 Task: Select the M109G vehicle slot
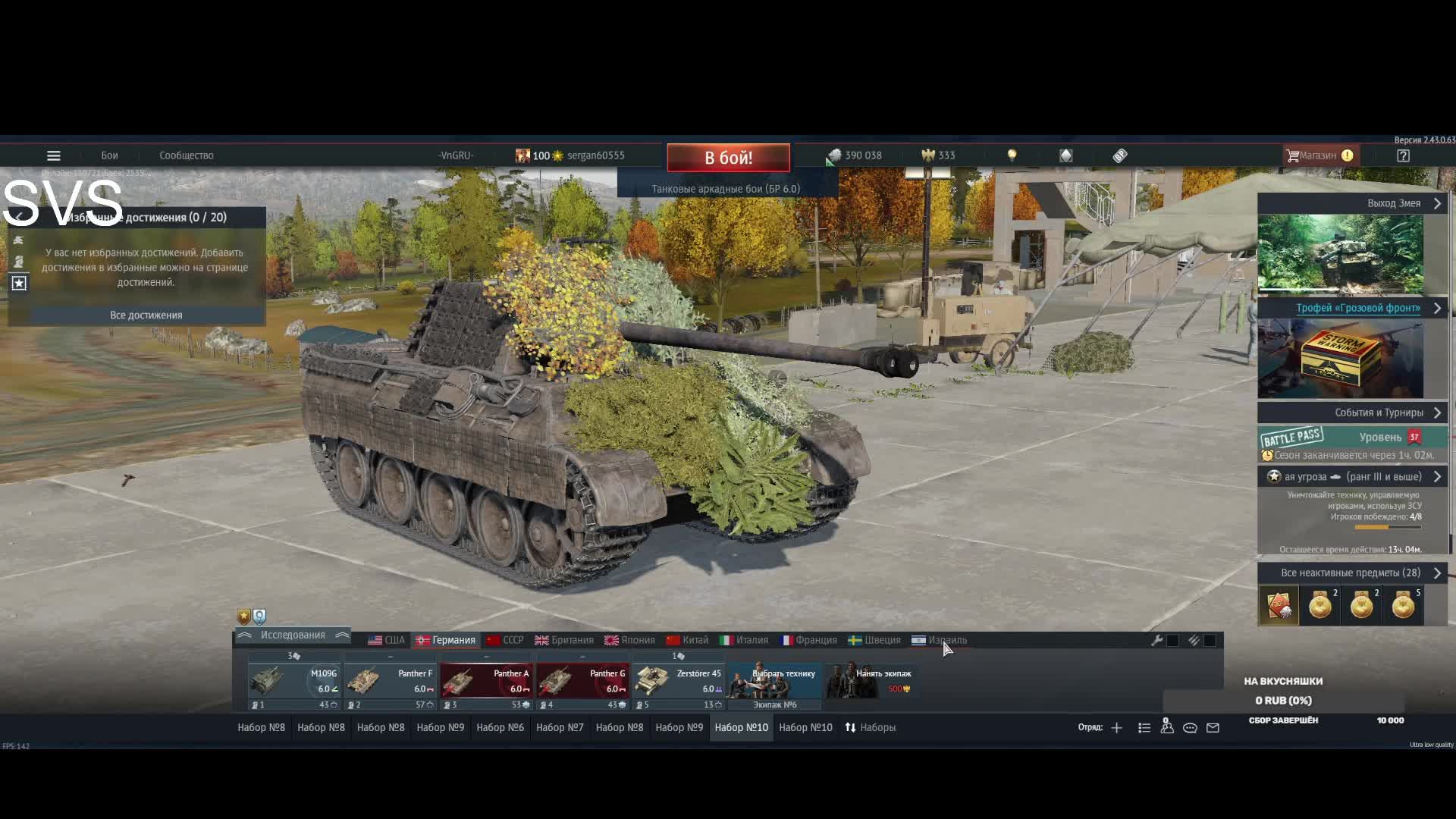(x=294, y=681)
